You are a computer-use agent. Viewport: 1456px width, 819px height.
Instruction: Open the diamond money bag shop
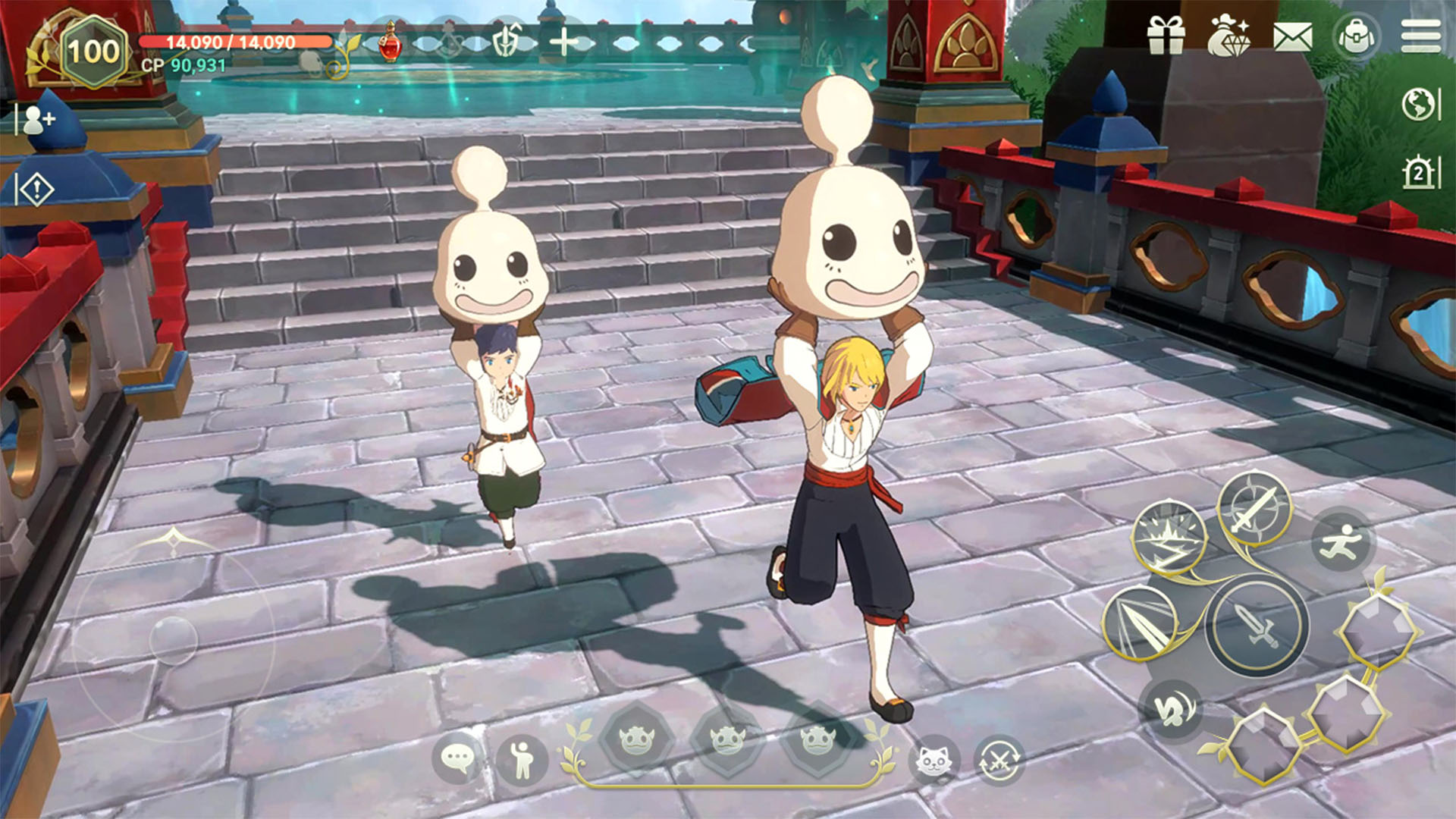click(1228, 36)
